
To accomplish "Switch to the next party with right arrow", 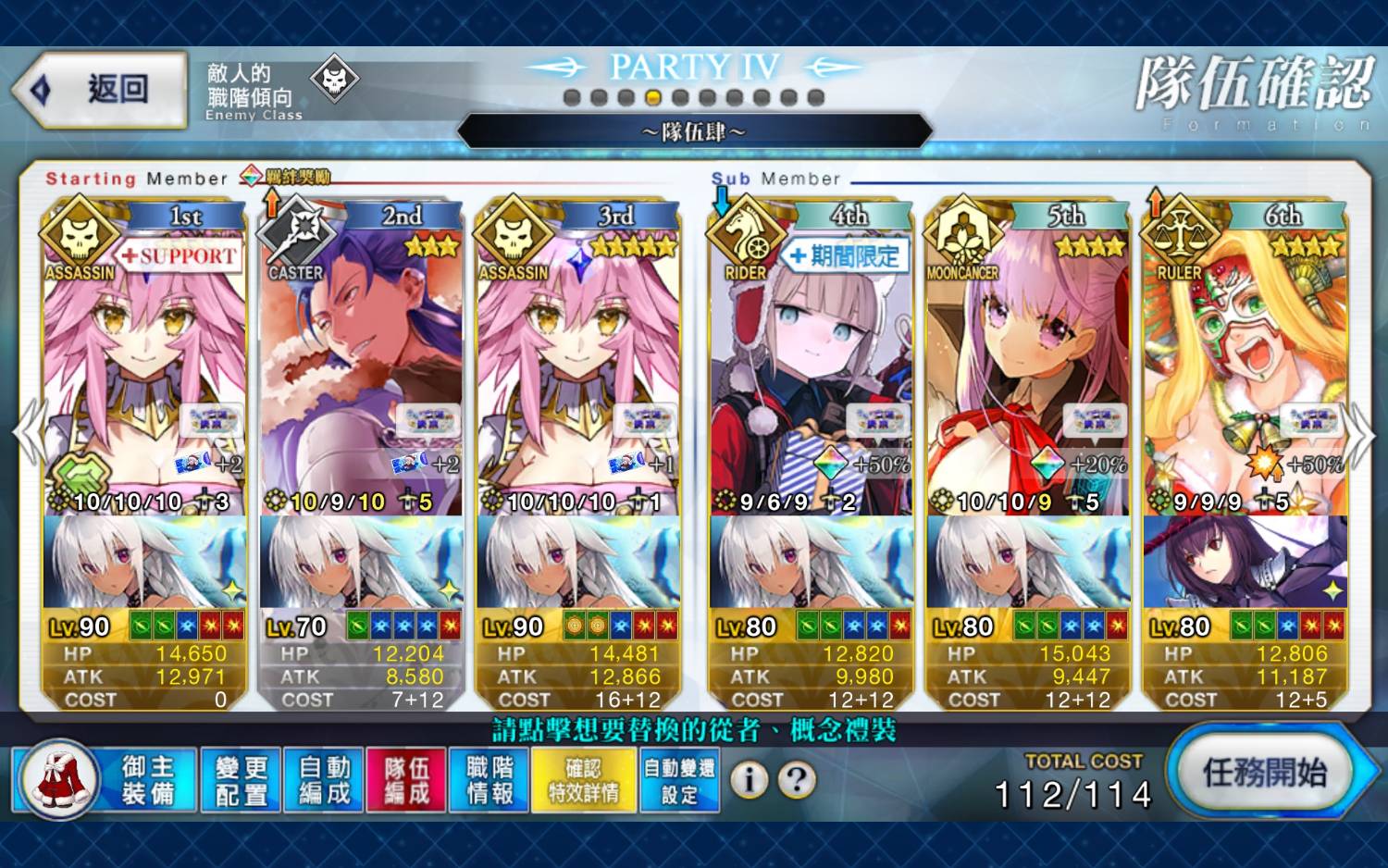I will tap(1360, 433).
